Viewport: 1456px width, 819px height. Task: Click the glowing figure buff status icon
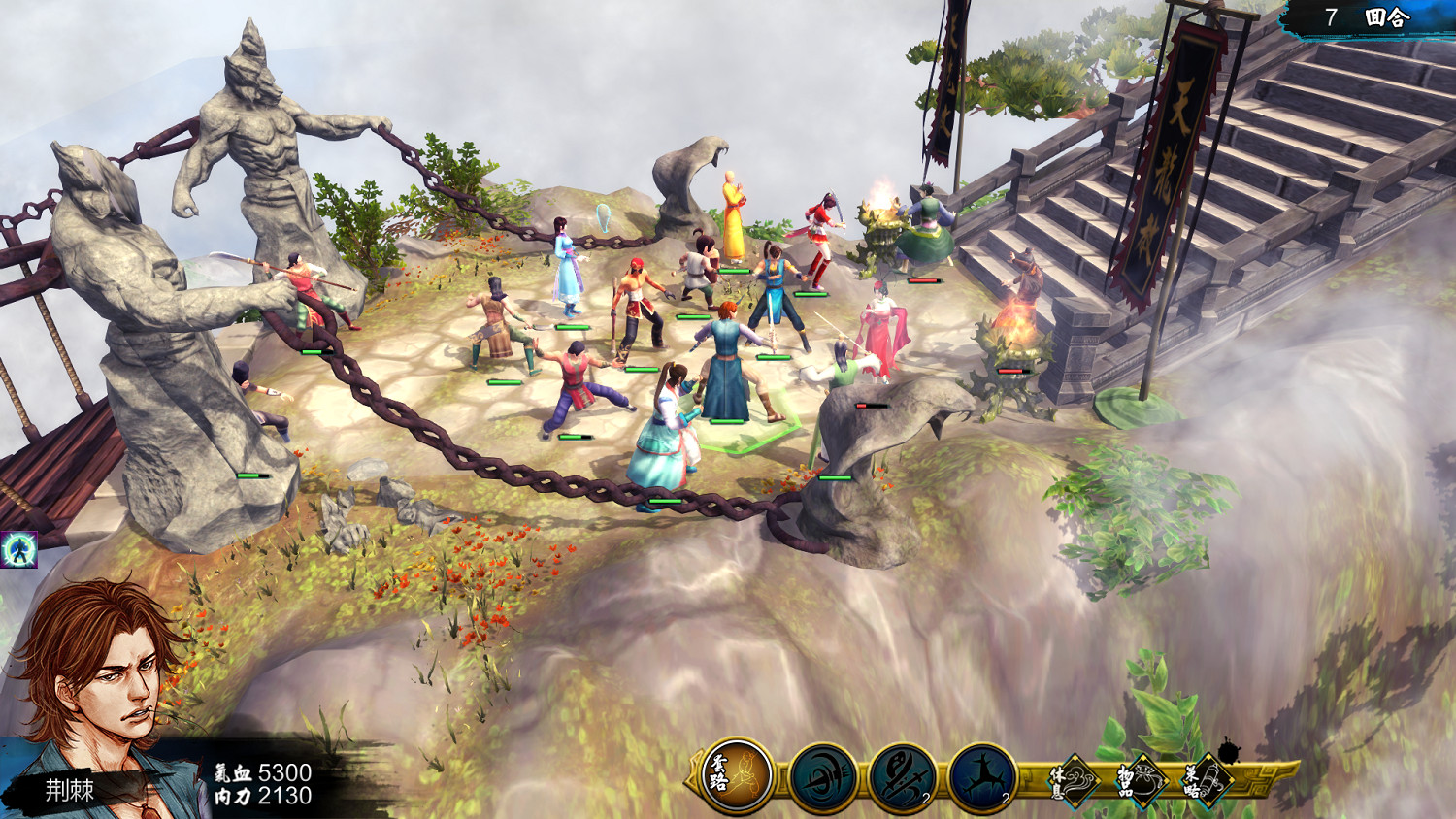pos(18,549)
